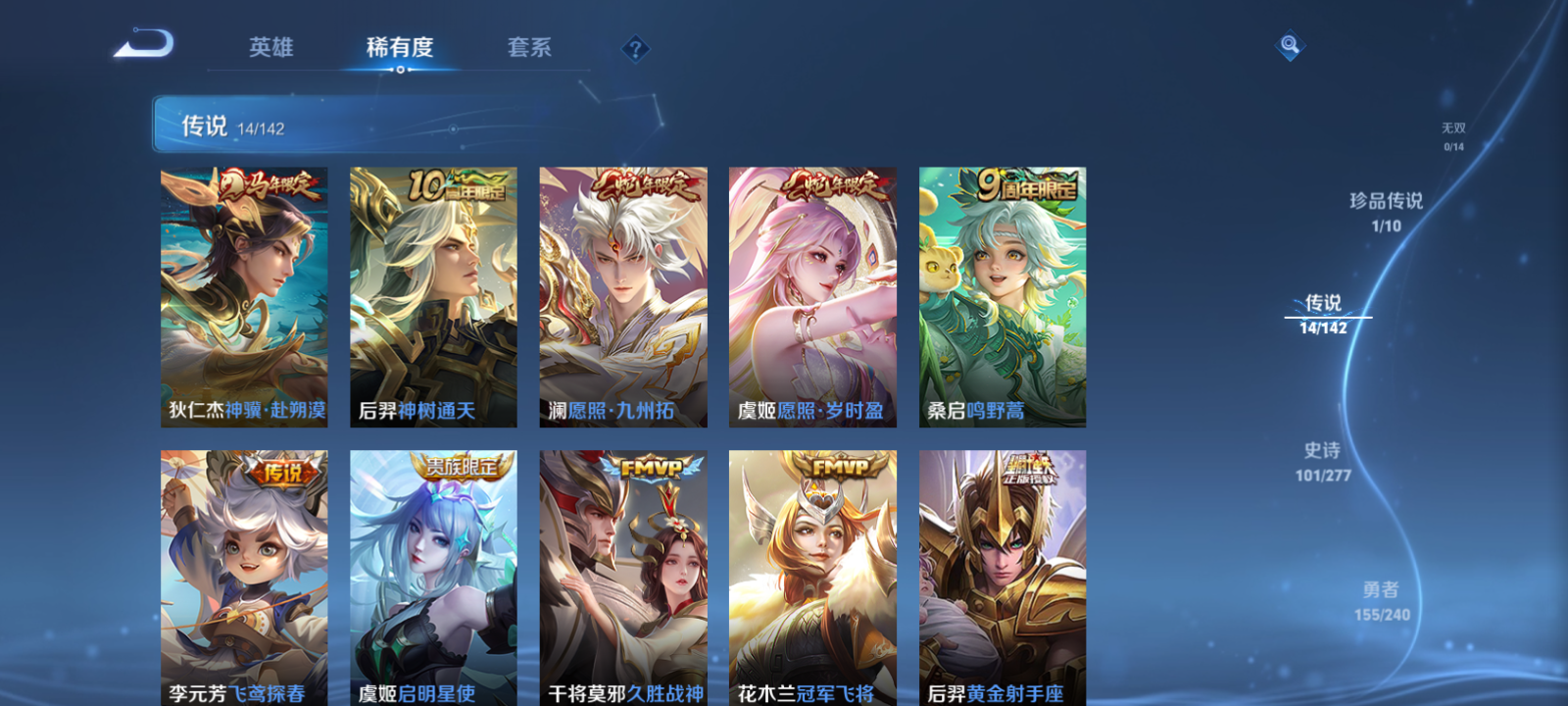Open the 狄仁杰 神骐·赴朔漠 skin card
1568x706 pixels.
click(x=243, y=294)
